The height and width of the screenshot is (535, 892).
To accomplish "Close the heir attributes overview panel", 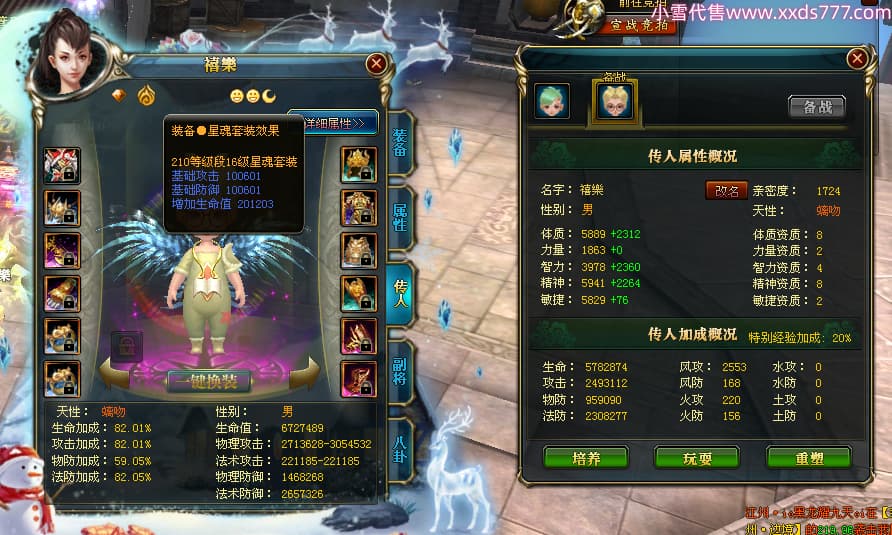I will [857, 59].
